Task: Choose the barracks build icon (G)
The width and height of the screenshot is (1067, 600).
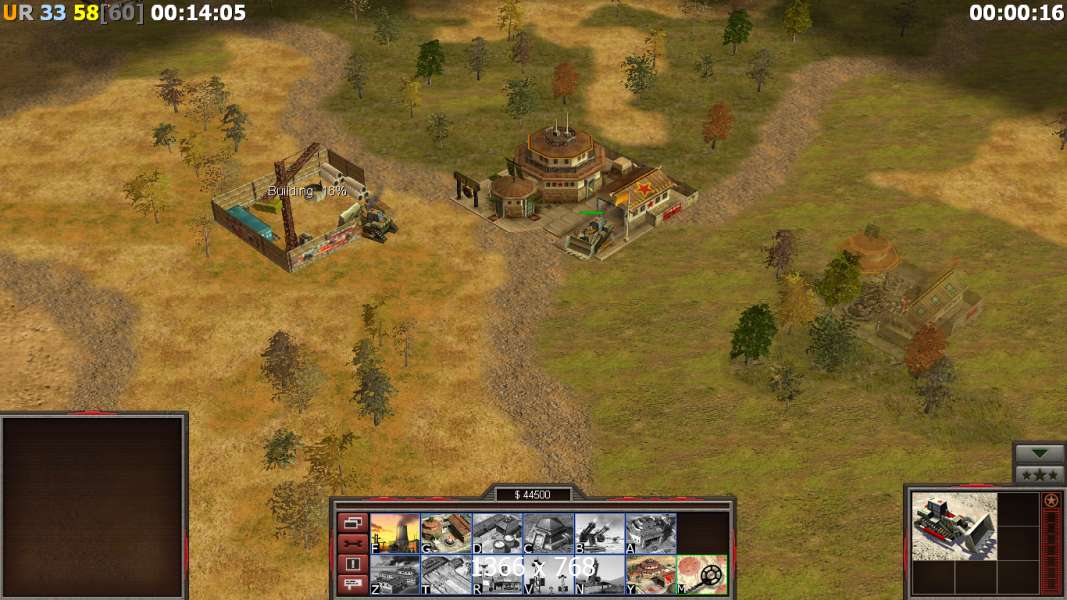Action: [446, 533]
